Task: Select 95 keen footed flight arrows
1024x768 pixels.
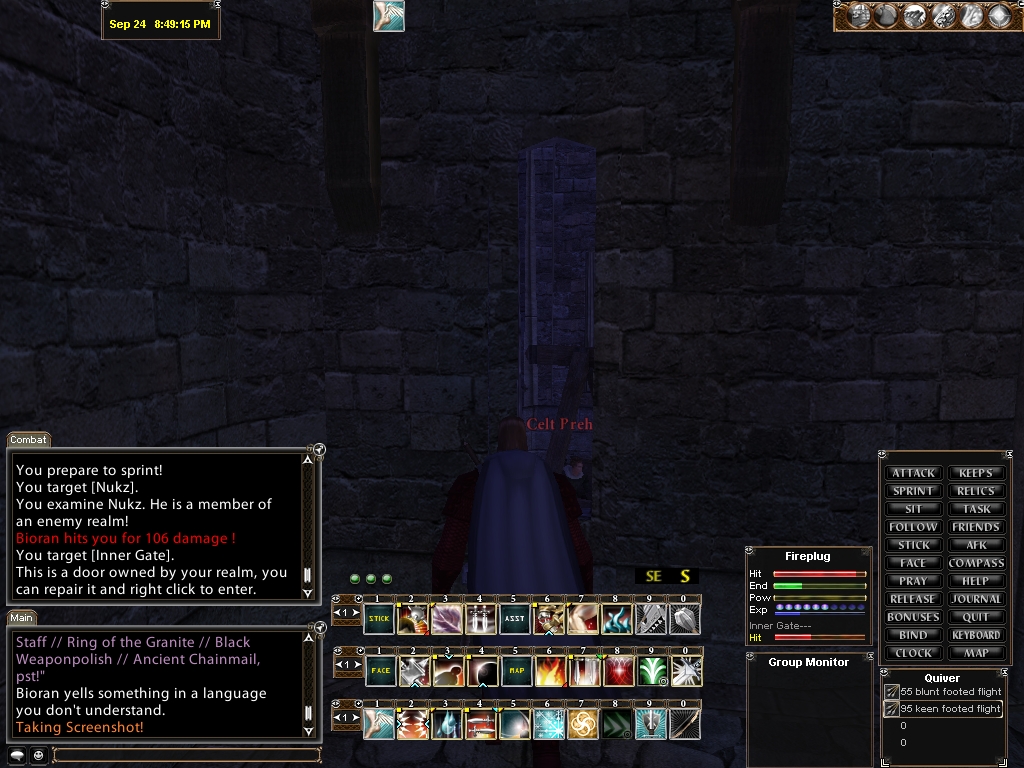Action: (949, 709)
